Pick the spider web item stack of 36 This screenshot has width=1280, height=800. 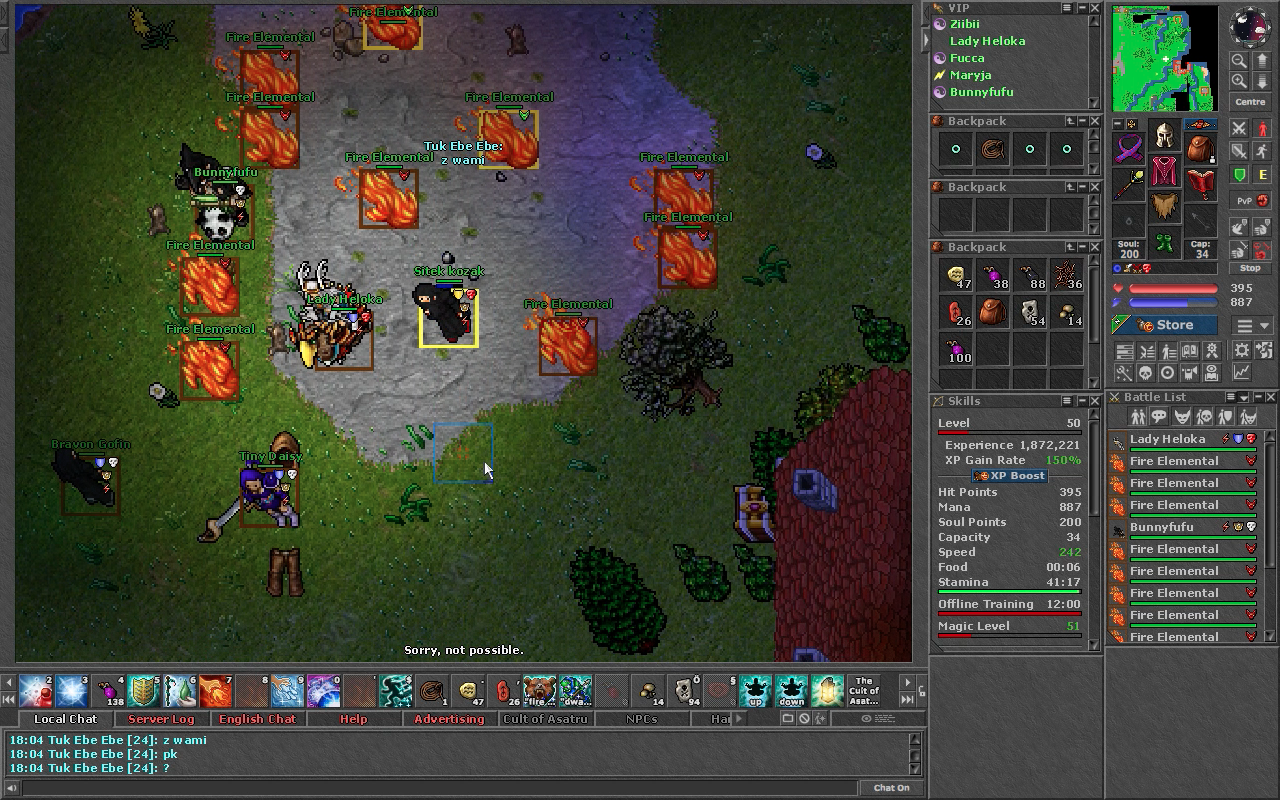pyautogui.click(x=1067, y=276)
